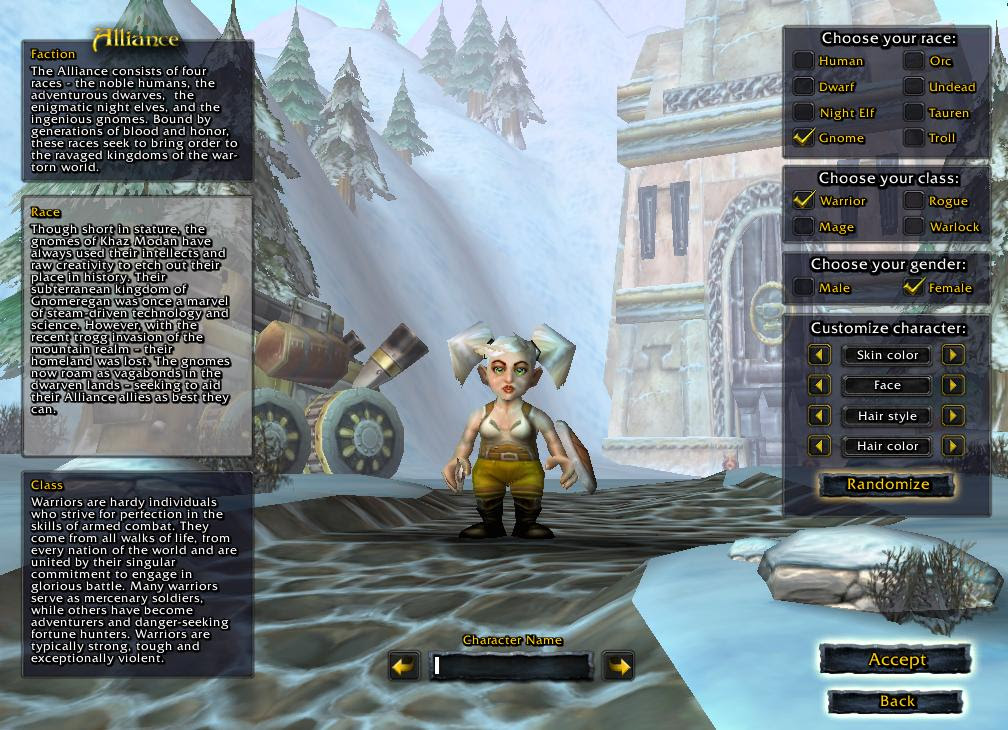This screenshot has height=730, width=1008.
Task: Switch gender to Male
Action: pos(804,288)
